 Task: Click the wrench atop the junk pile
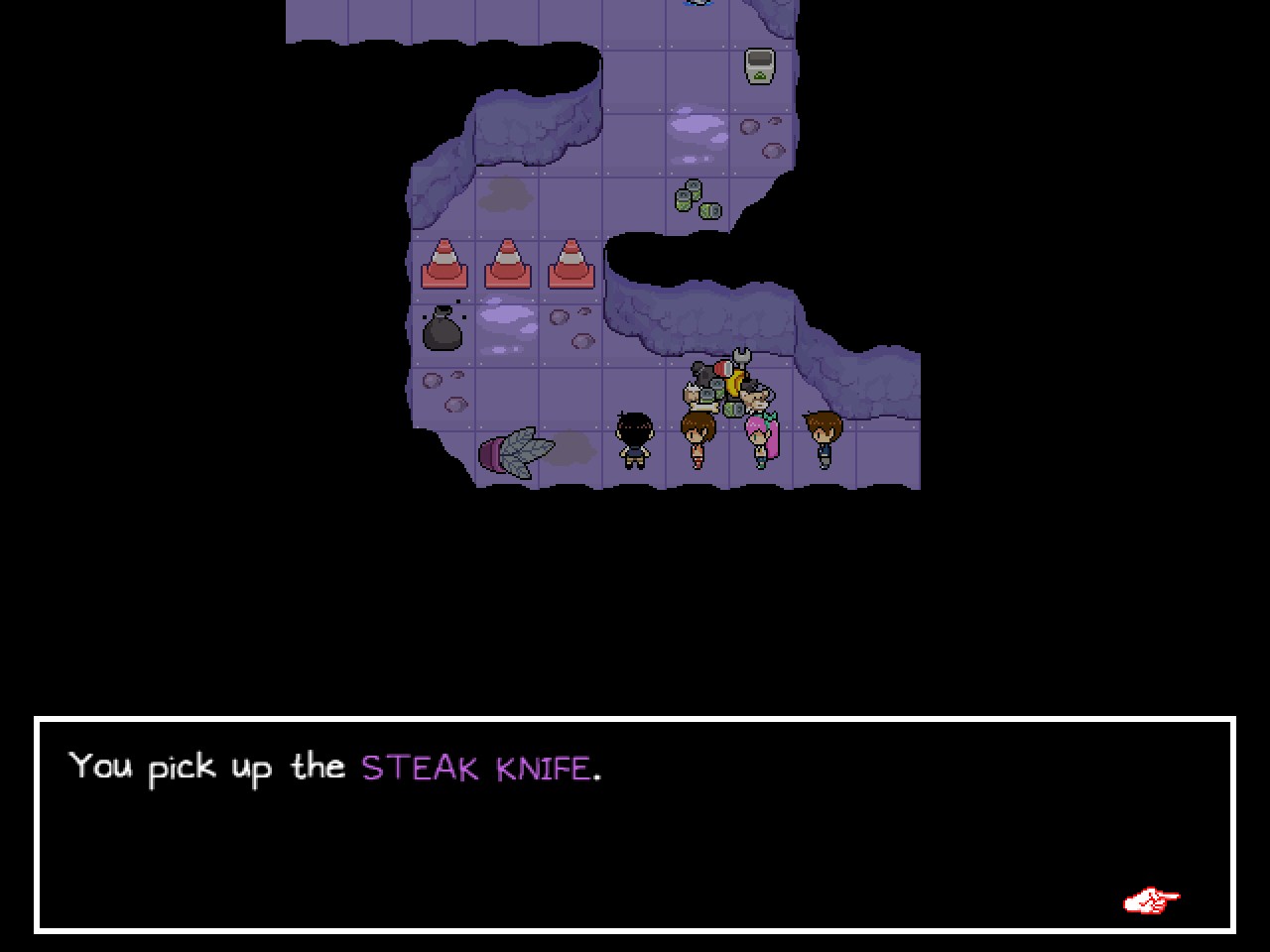(x=741, y=358)
